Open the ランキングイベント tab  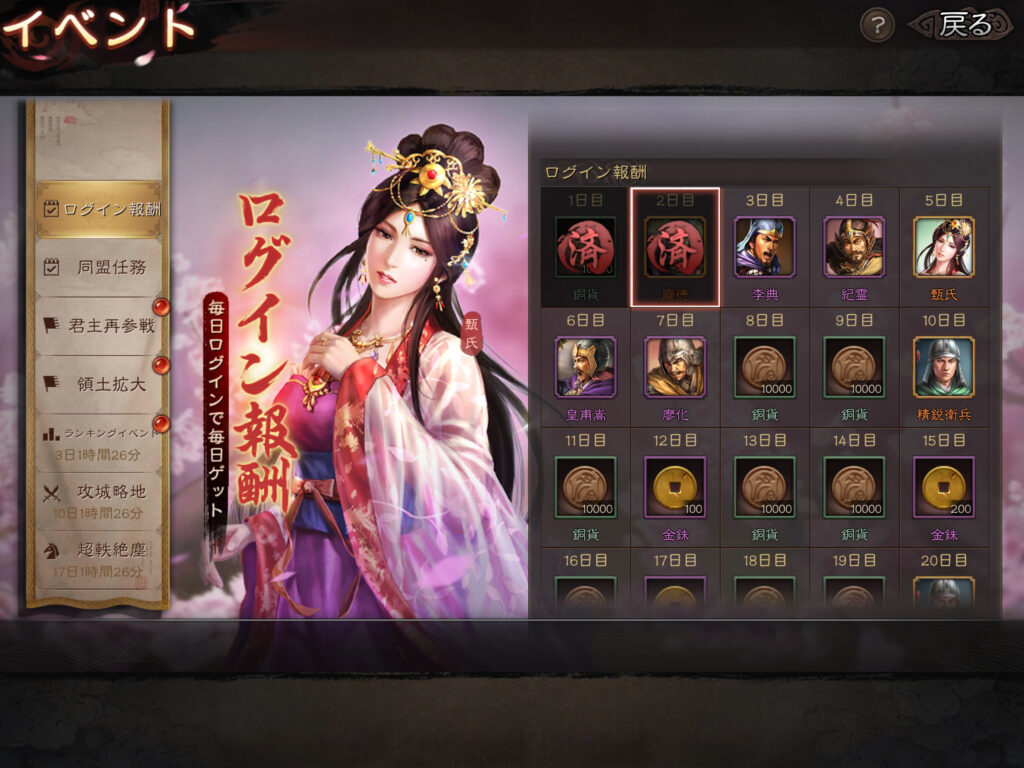pos(99,440)
